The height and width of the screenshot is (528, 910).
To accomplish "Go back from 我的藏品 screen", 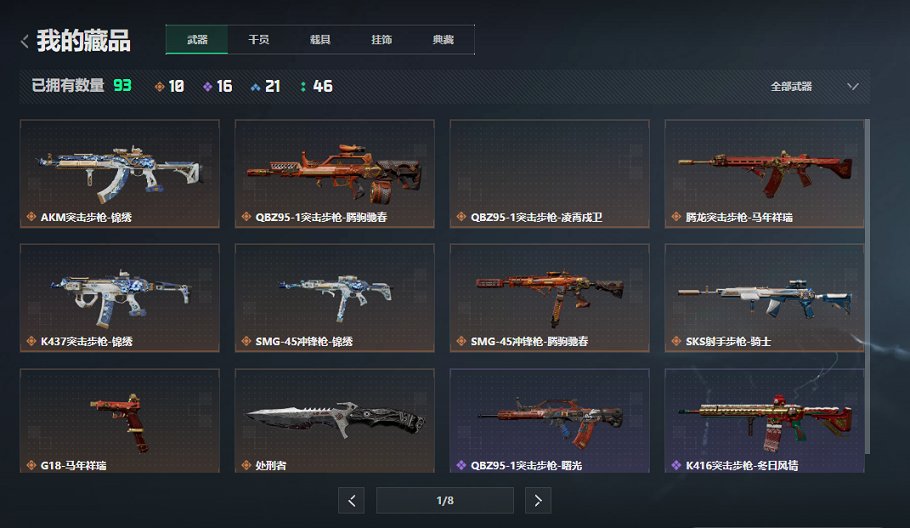I will tap(25, 41).
